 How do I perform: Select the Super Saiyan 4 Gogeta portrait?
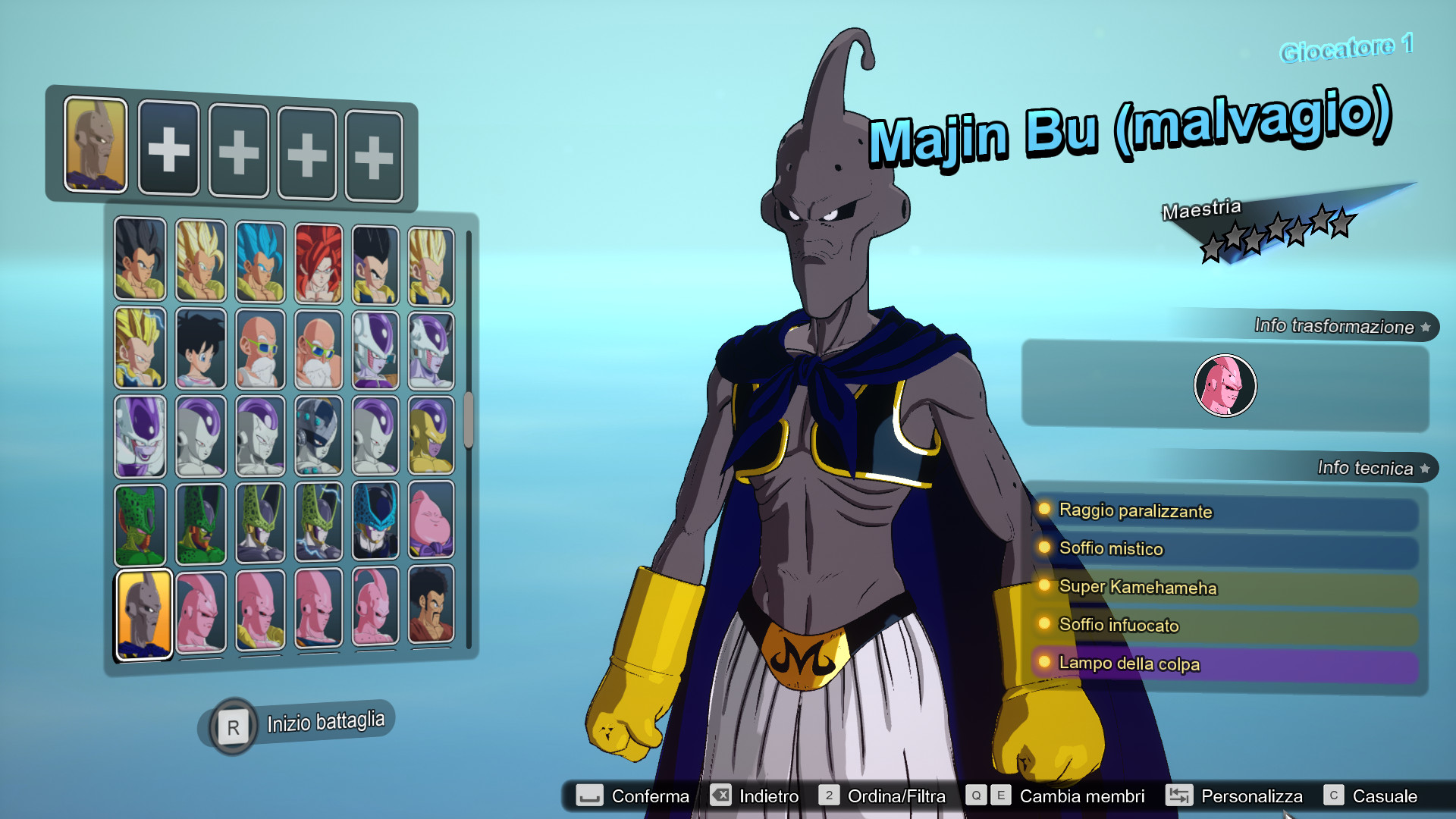318,260
